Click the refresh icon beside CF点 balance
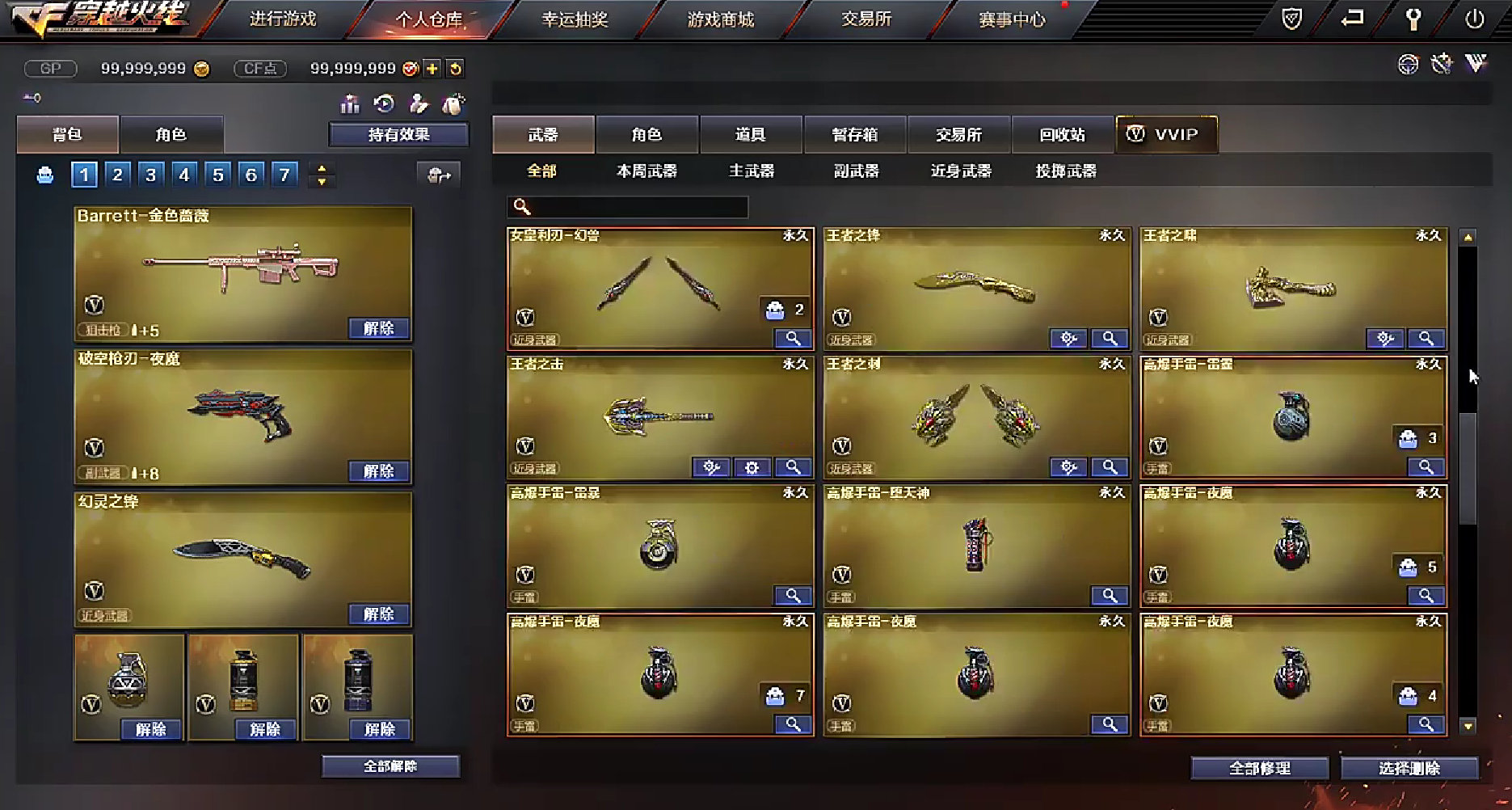This screenshot has height=810, width=1512. pos(455,69)
